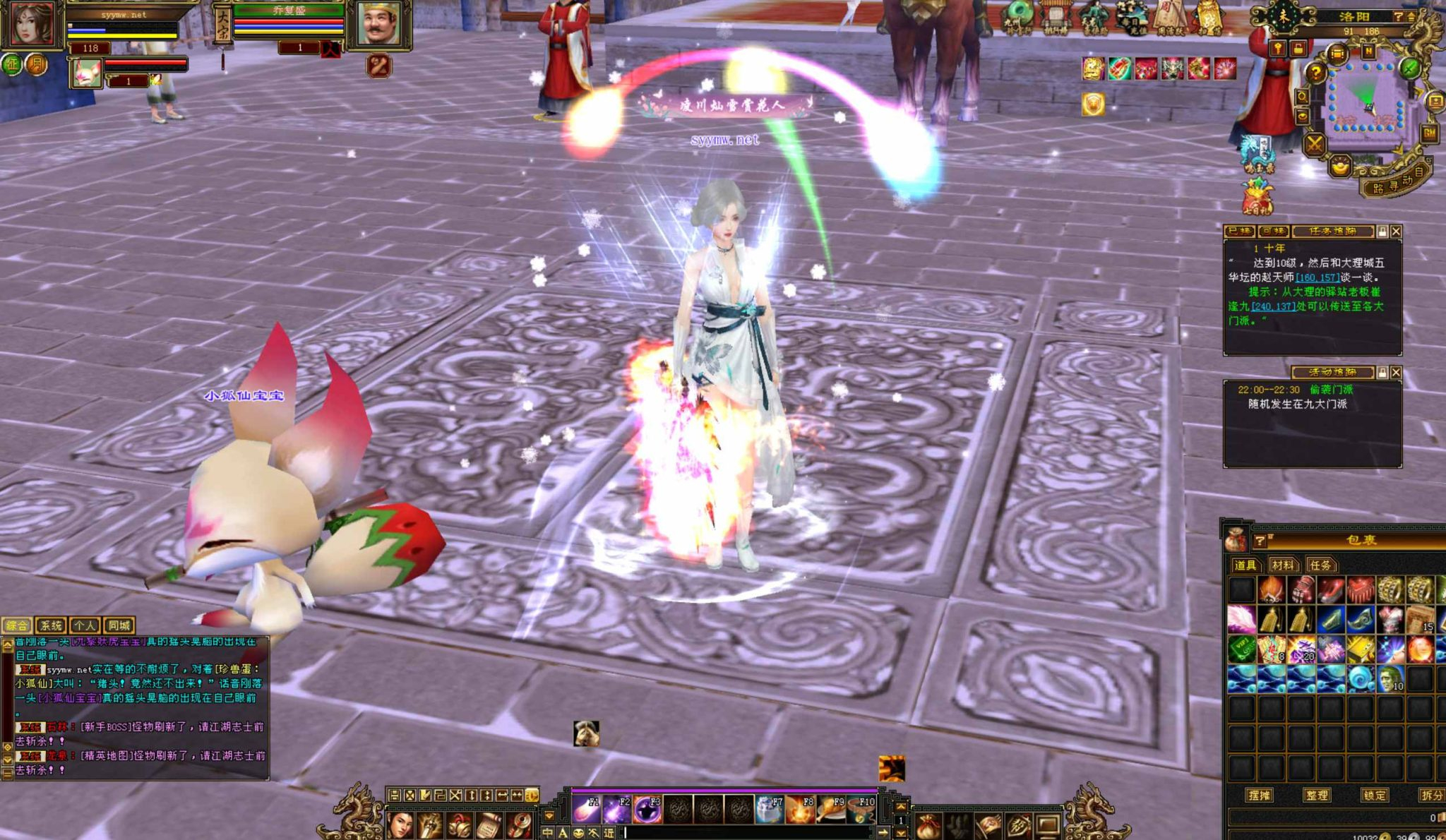Screen dimensions: 1446x840
Task: Click the 整理 sort button in the bag
Action: coord(1317,795)
